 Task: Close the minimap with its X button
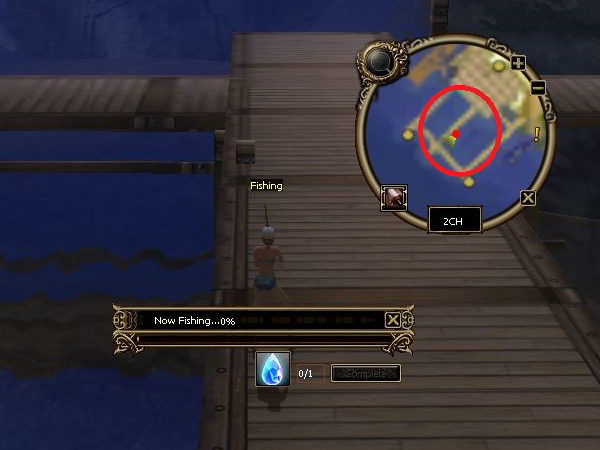coord(528,198)
